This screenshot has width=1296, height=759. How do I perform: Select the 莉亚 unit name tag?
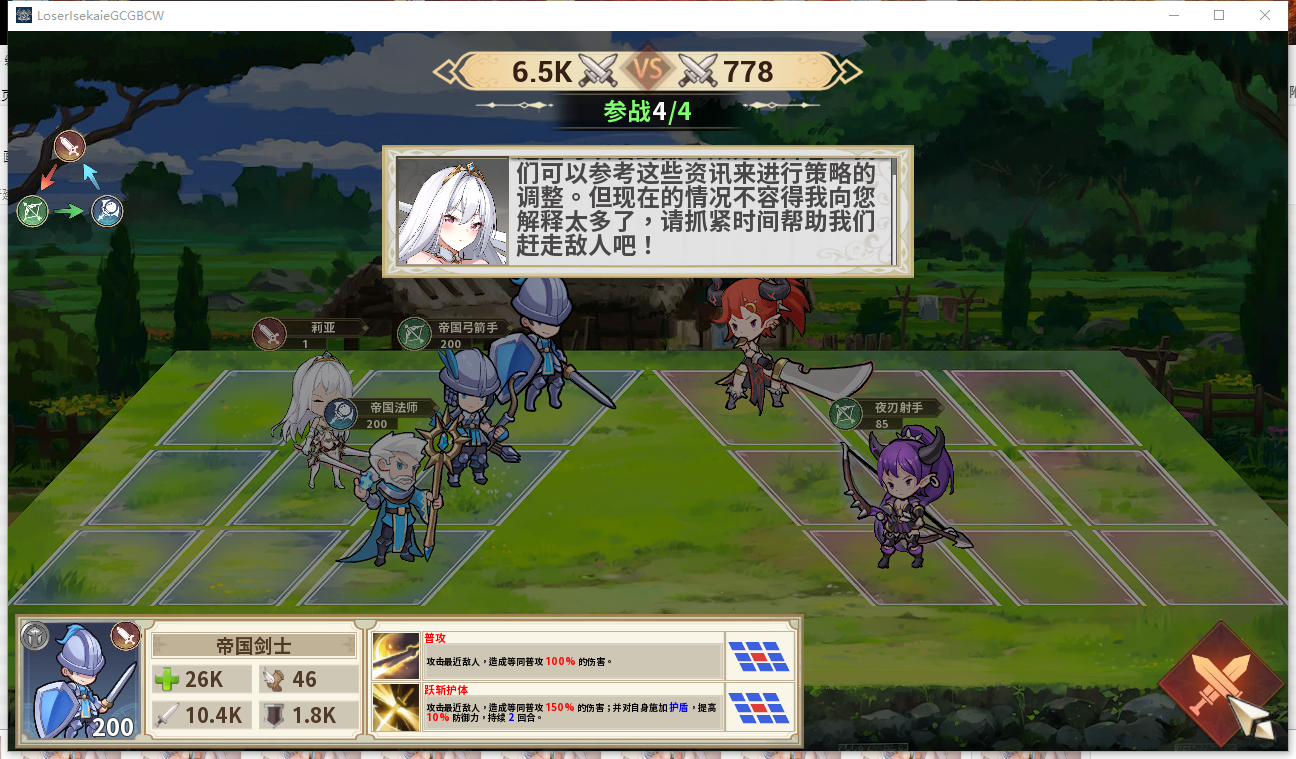(310, 333)
